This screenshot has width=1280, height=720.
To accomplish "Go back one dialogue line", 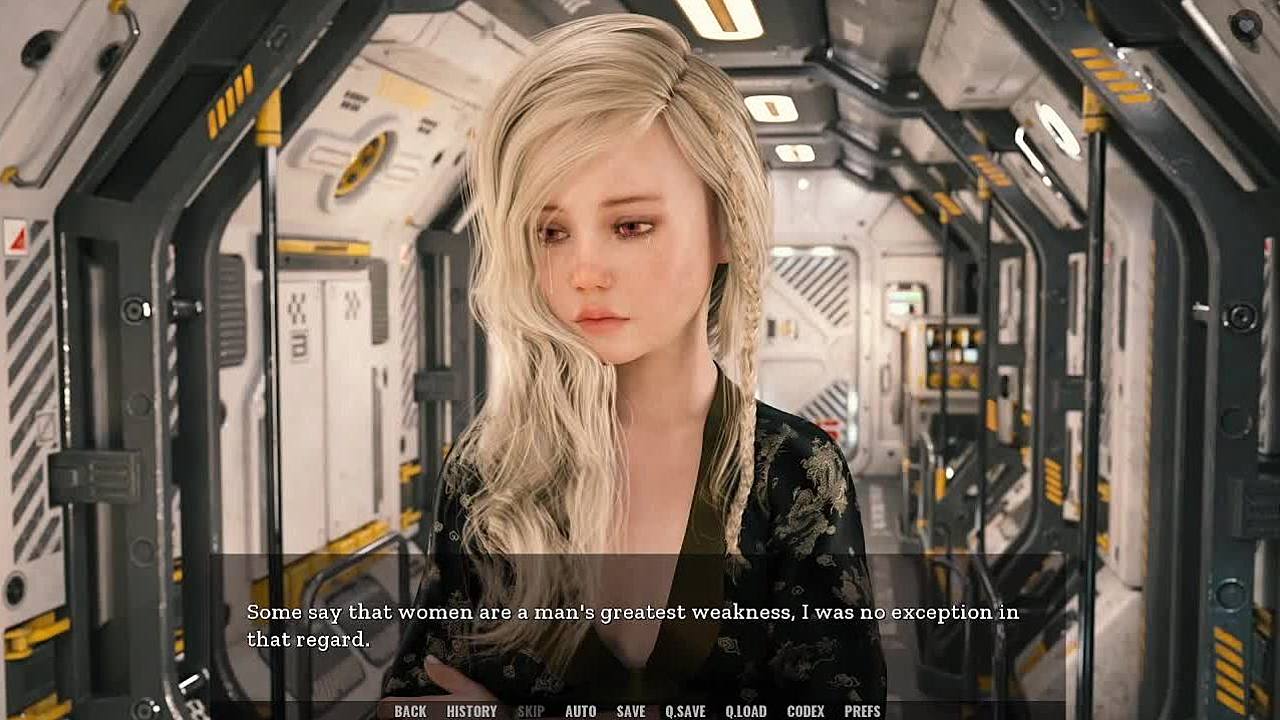I will 410,711.
